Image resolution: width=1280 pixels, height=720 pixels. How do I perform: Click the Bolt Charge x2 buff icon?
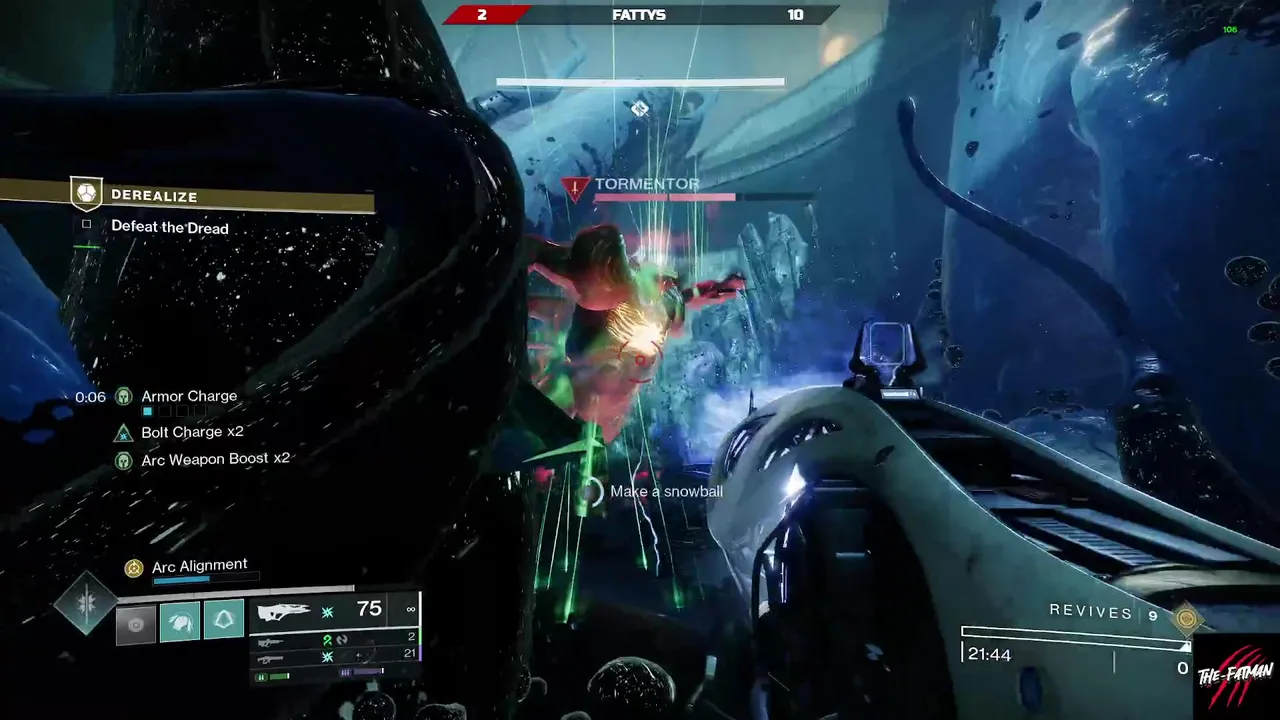click(x=123, y=433)
